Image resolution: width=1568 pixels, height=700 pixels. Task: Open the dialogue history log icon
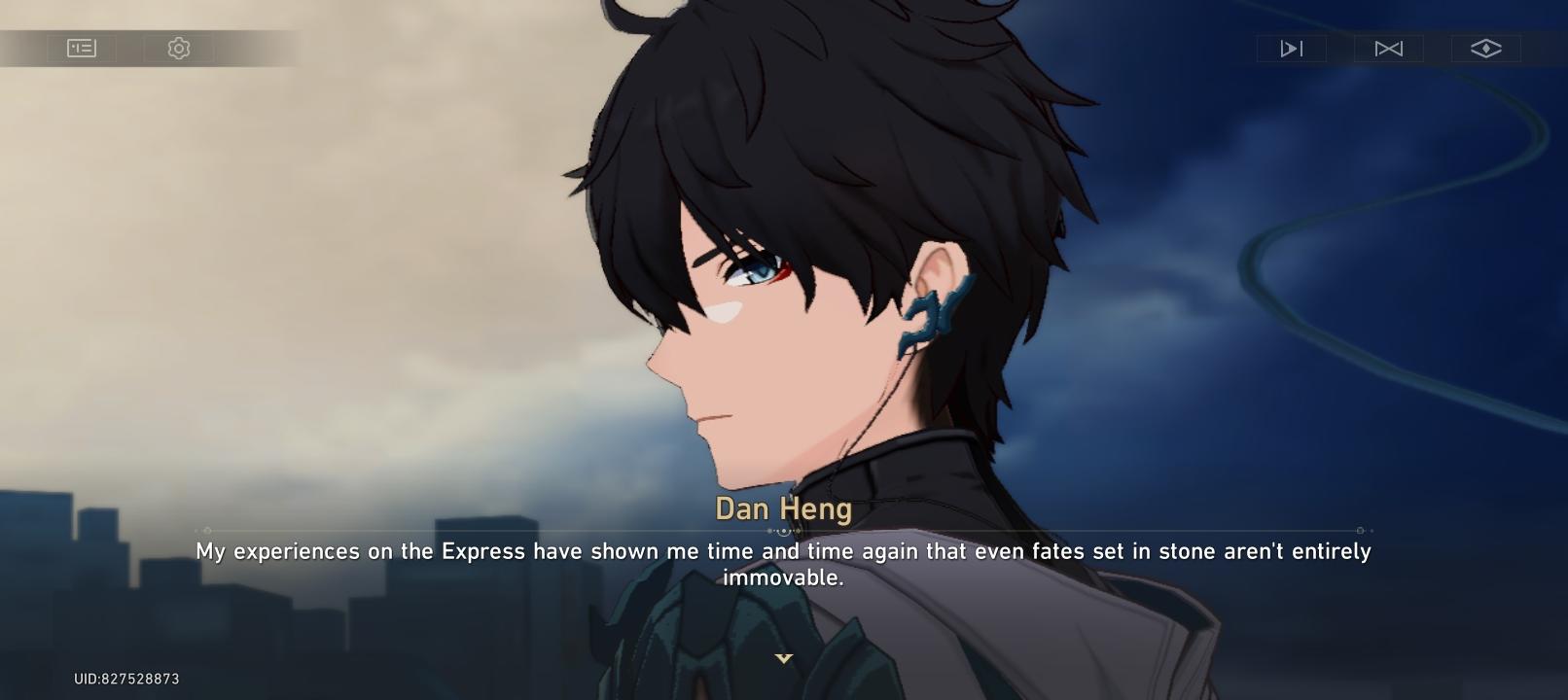pyautogui.click(x=82, y=48)
